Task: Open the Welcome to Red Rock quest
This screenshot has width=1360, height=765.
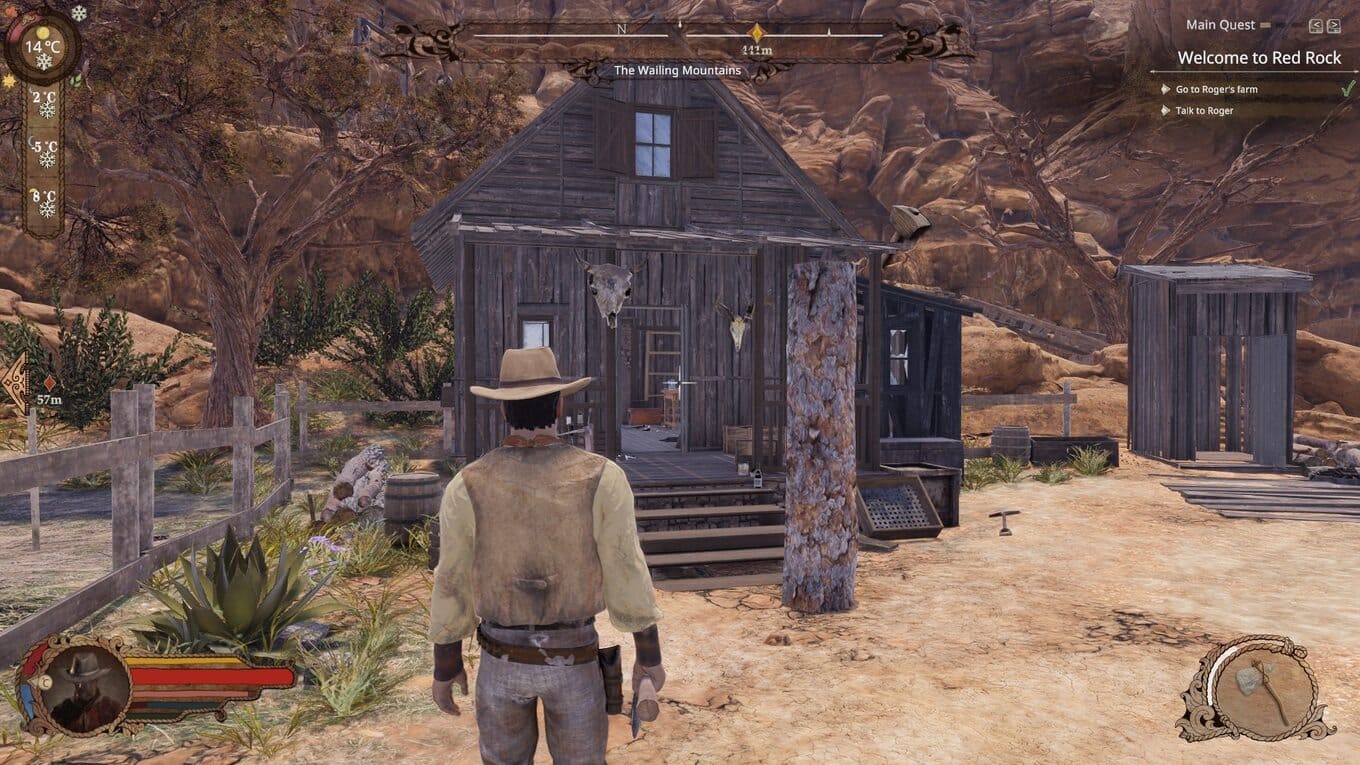Action: coord(1258,58)
